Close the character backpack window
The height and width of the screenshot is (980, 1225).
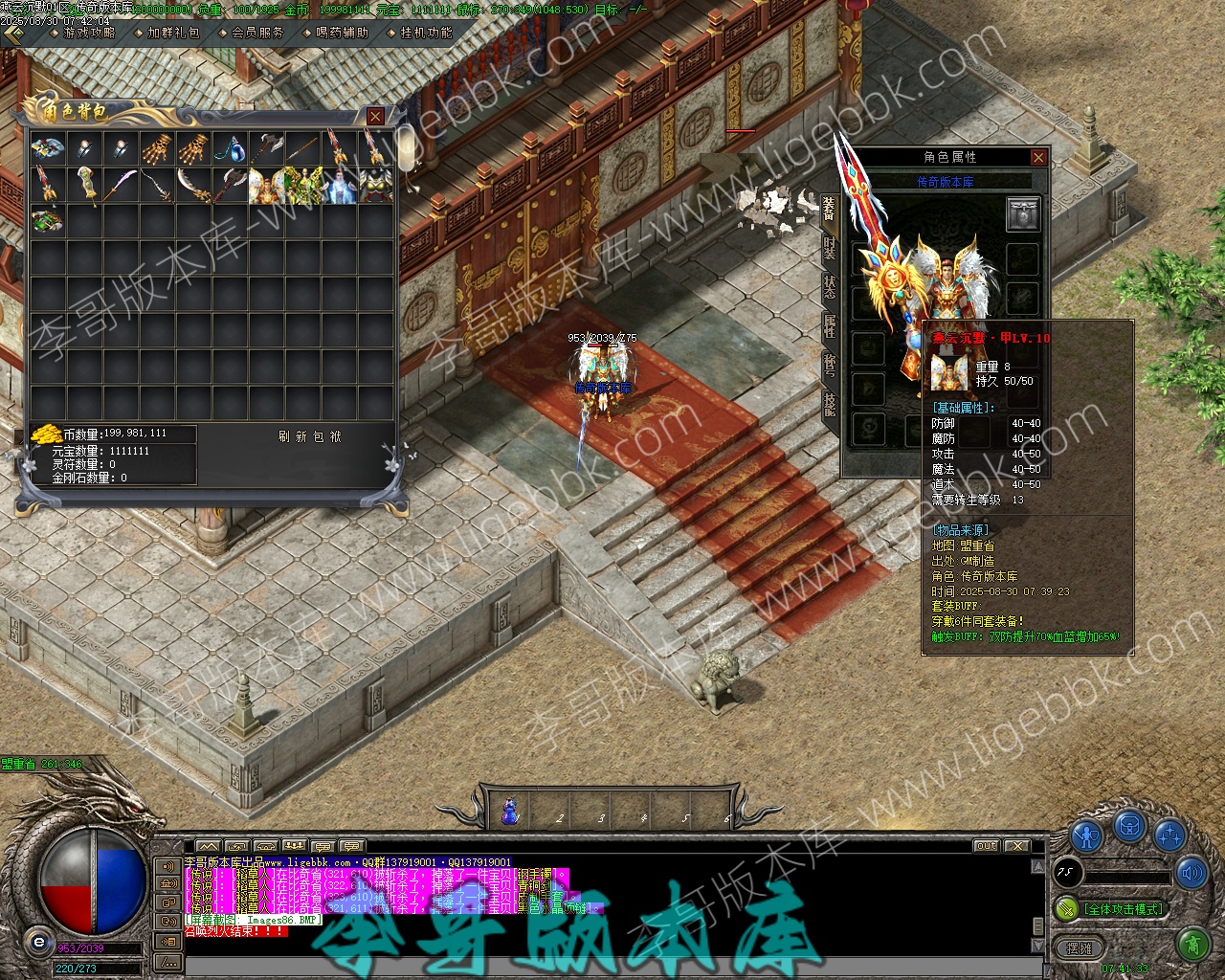click(x=375, y=116)
